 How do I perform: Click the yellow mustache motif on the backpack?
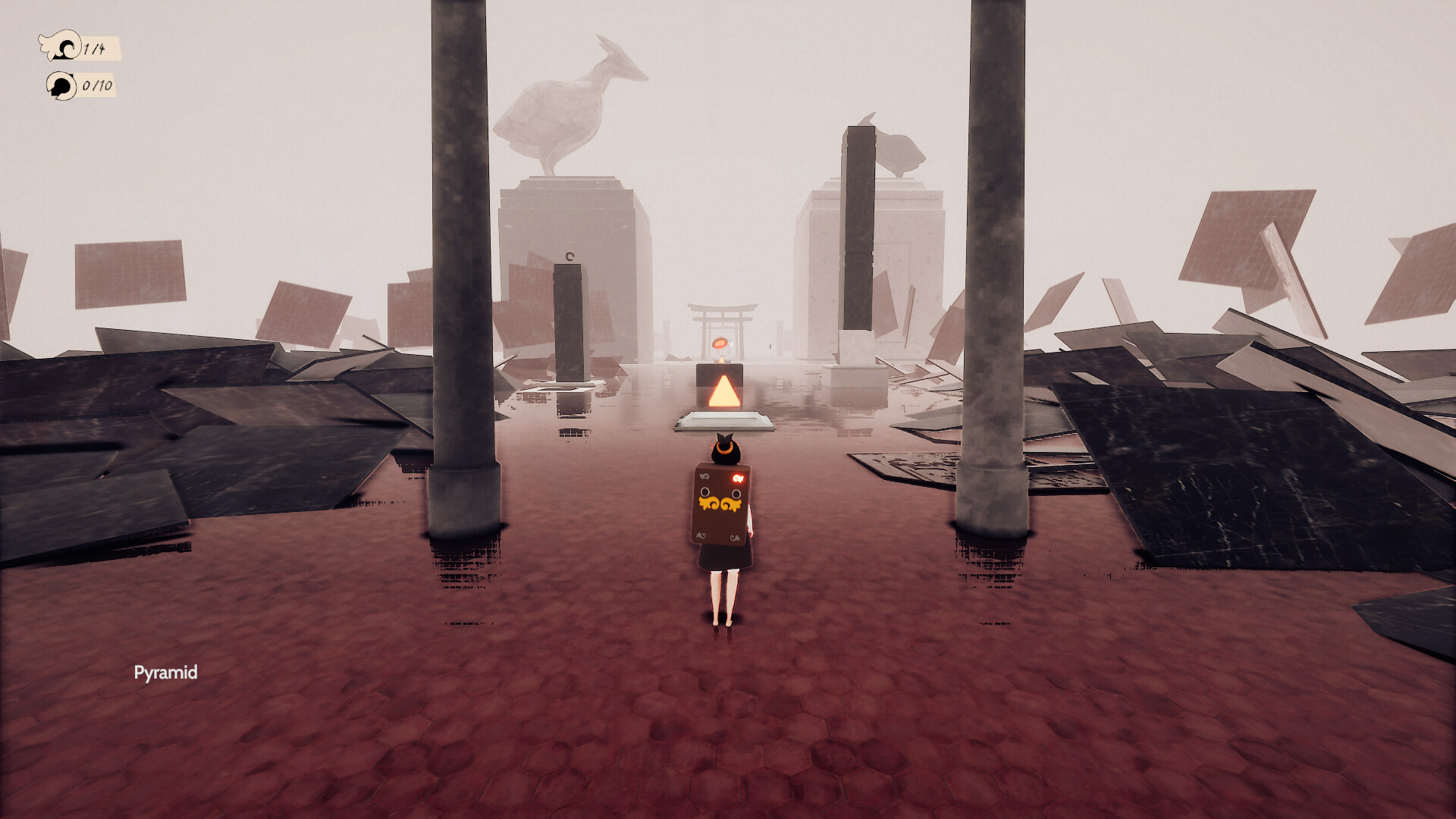(x=720, y=503)
